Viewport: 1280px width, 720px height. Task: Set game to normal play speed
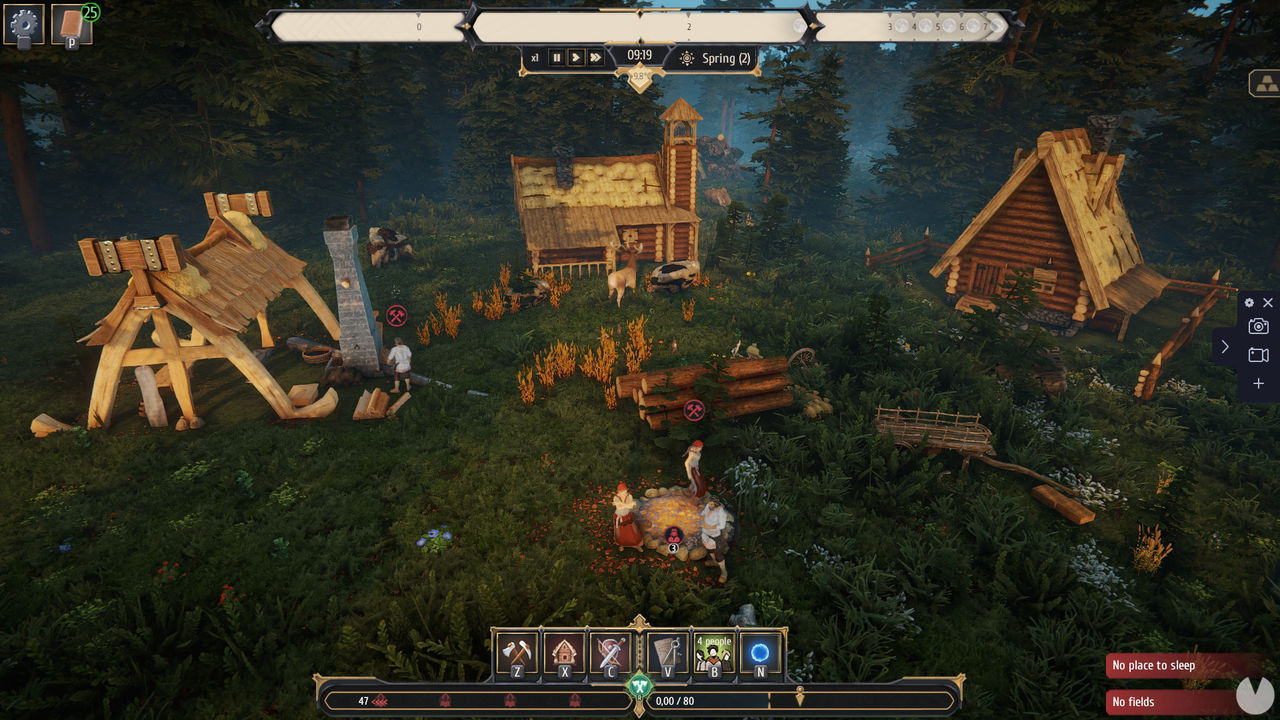576,58
